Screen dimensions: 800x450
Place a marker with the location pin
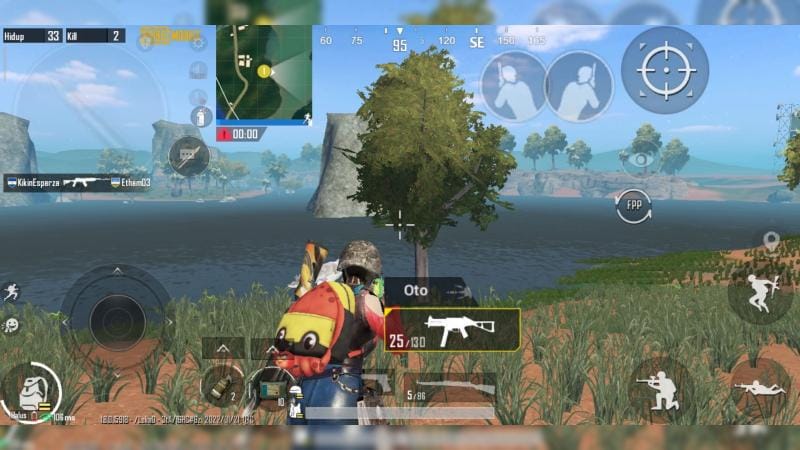(770, 241)
